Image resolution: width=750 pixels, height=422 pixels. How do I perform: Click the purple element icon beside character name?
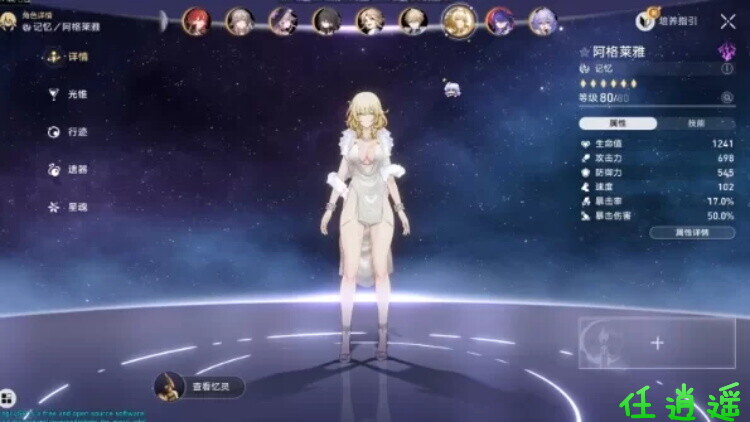point(727,50)
